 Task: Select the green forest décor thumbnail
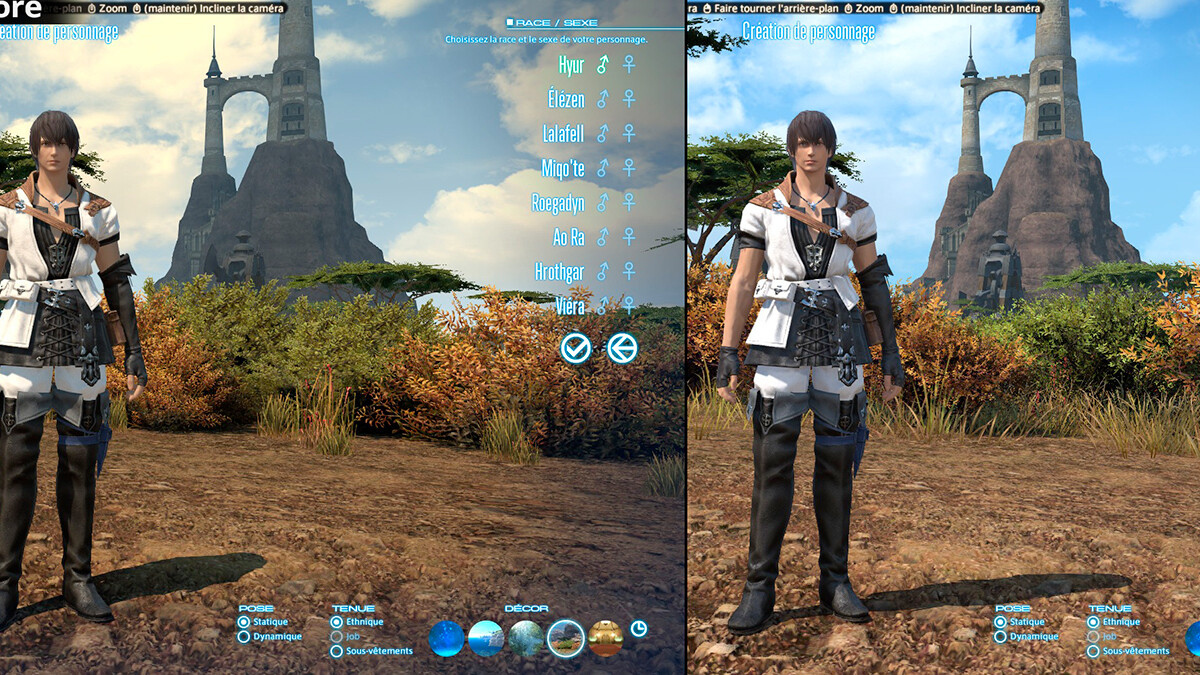pyautogui.click(x=526, y=638)
